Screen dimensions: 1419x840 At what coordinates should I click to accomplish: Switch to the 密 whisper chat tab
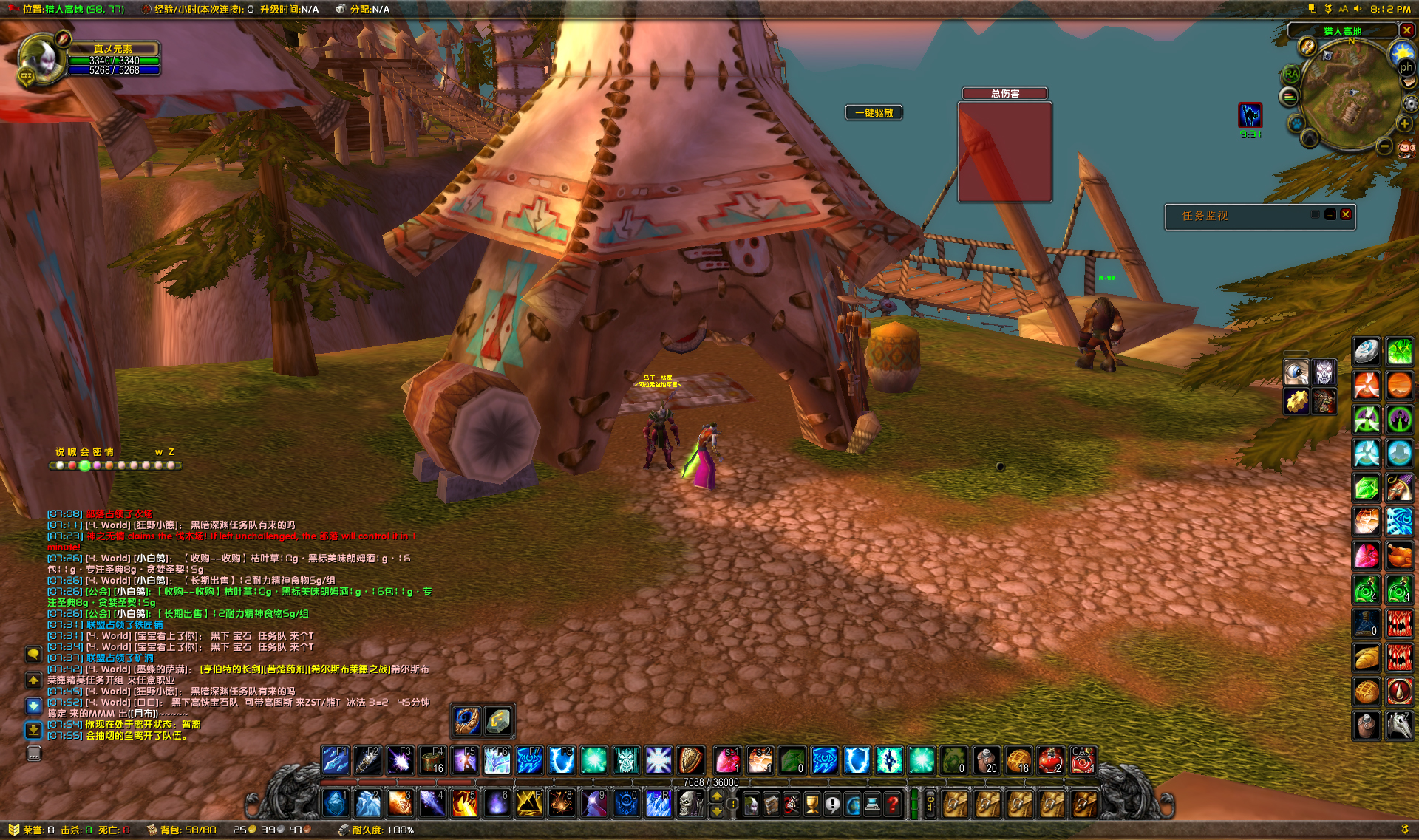click(x=97, y=451)
